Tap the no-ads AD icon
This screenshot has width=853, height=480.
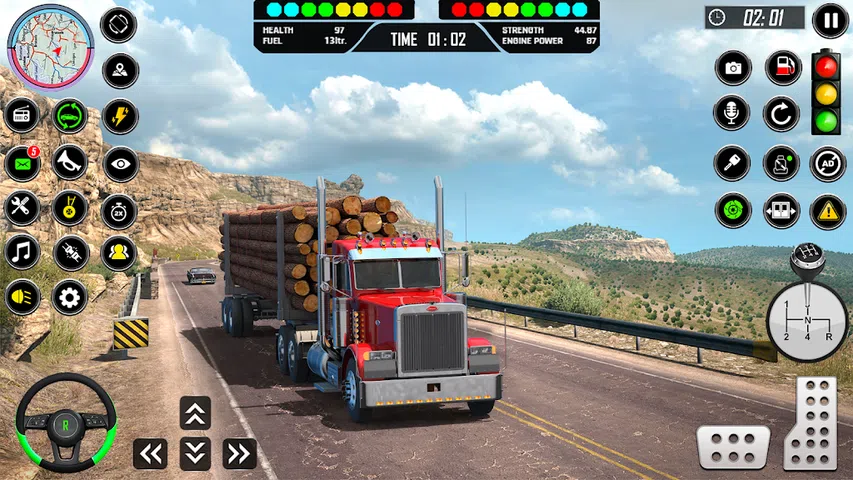827,162
